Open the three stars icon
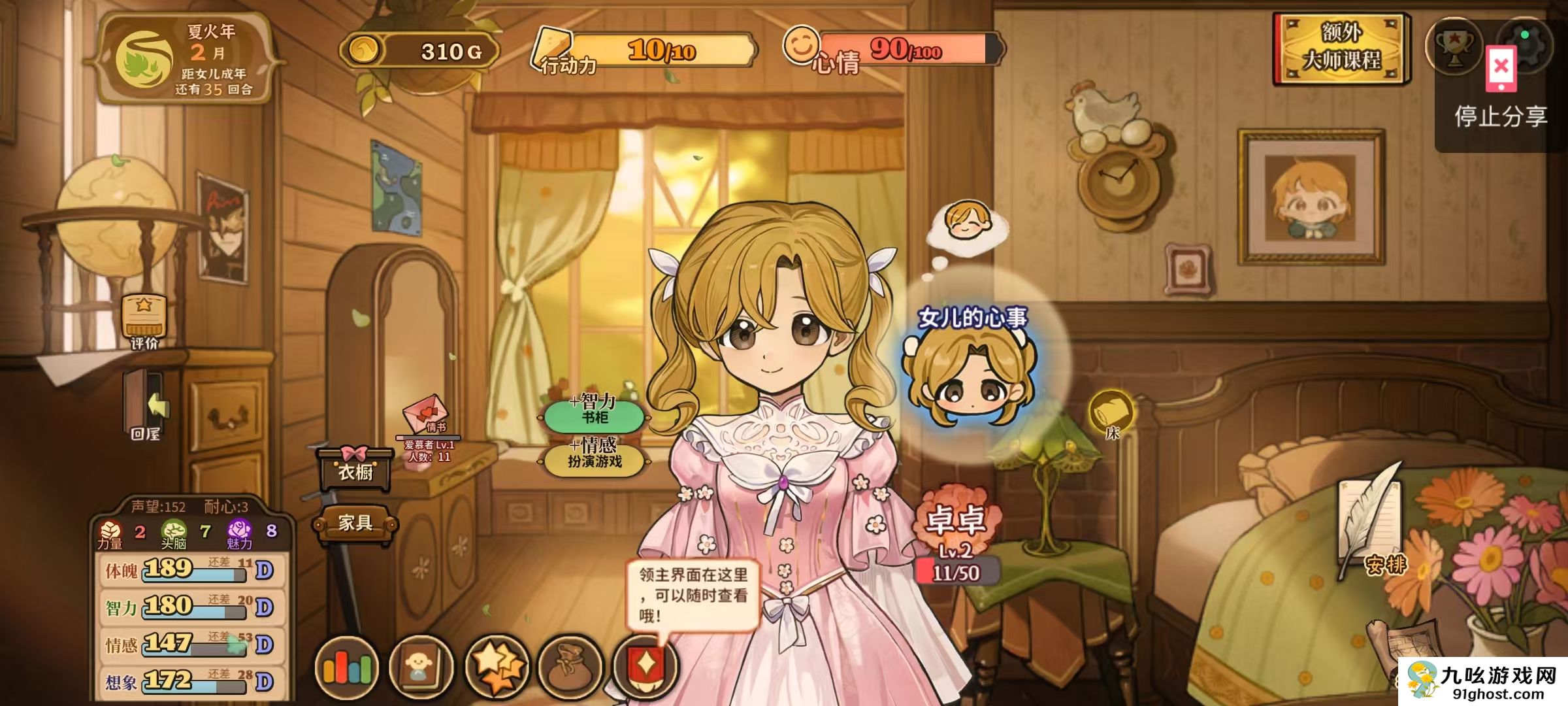This screenshot has height=706, width=1568. click(497, 667)
